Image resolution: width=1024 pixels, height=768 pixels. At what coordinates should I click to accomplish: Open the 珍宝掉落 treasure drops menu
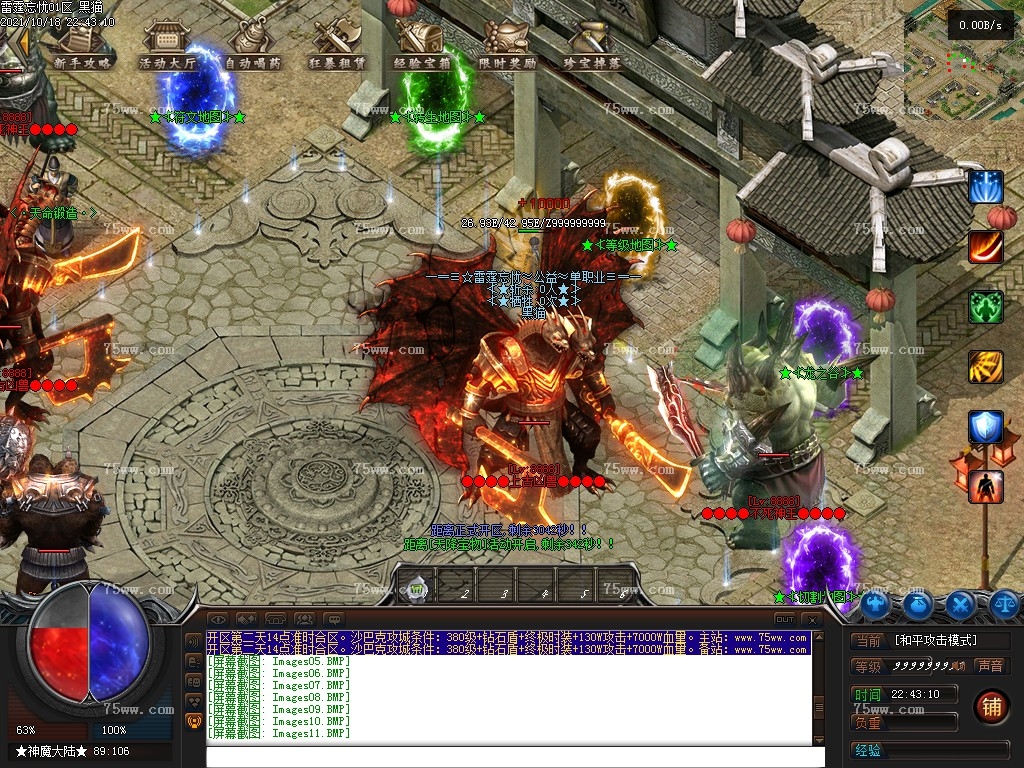pos(592,45)
